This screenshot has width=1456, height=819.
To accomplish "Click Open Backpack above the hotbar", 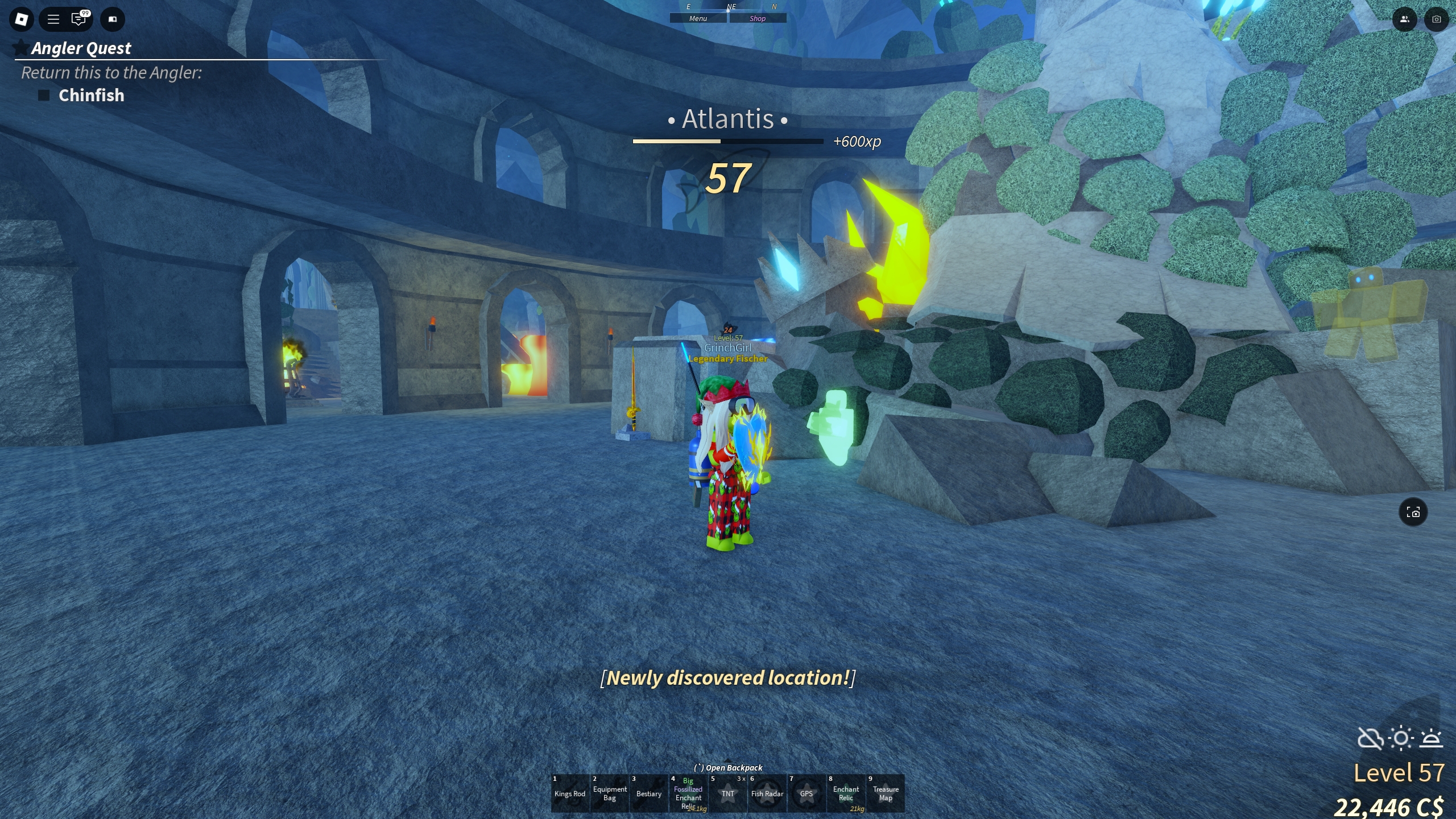I will click(x=727, y=767).
